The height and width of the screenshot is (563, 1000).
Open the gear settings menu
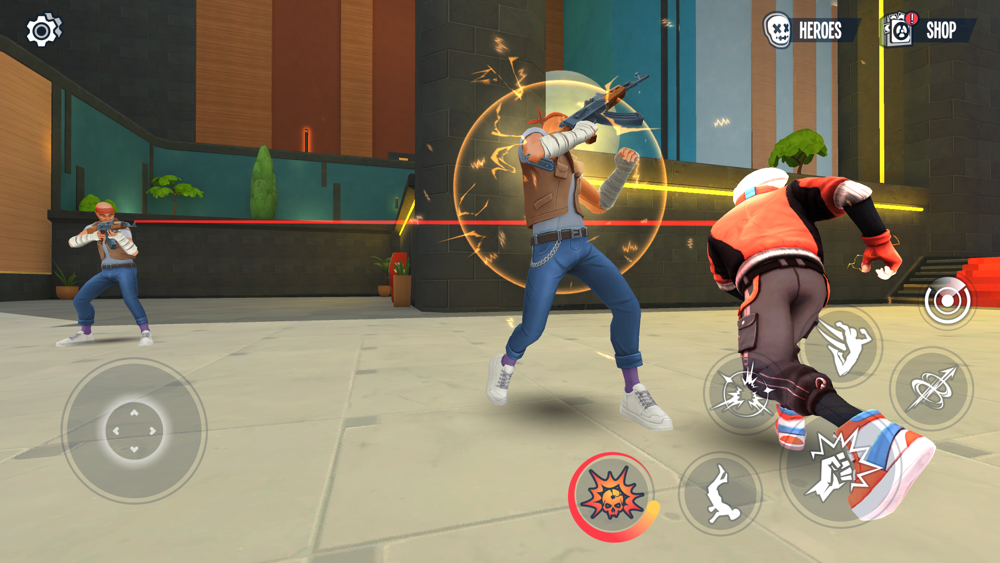coord(43,30)
